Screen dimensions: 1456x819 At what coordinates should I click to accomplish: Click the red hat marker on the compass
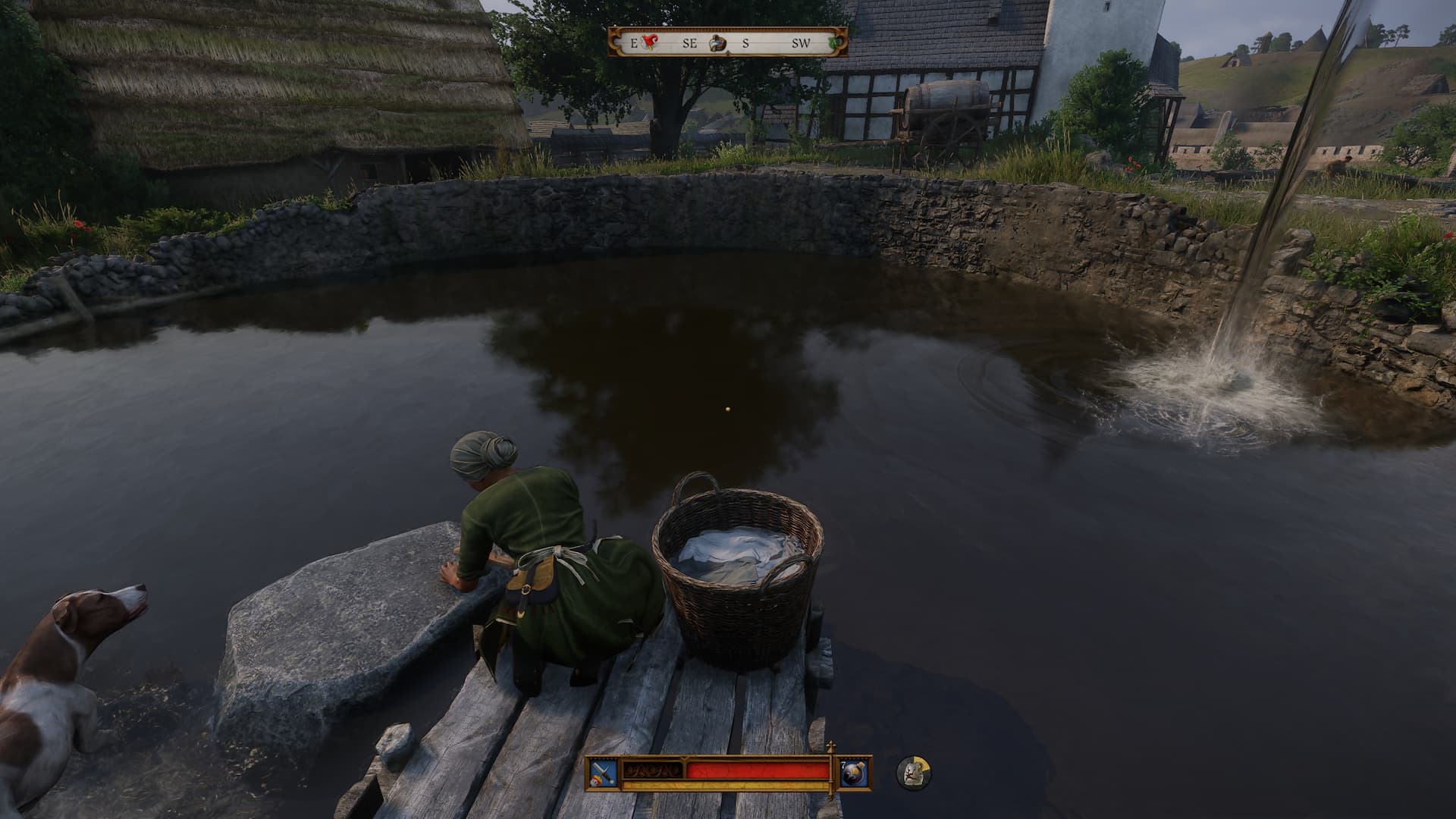pos(648,42)
